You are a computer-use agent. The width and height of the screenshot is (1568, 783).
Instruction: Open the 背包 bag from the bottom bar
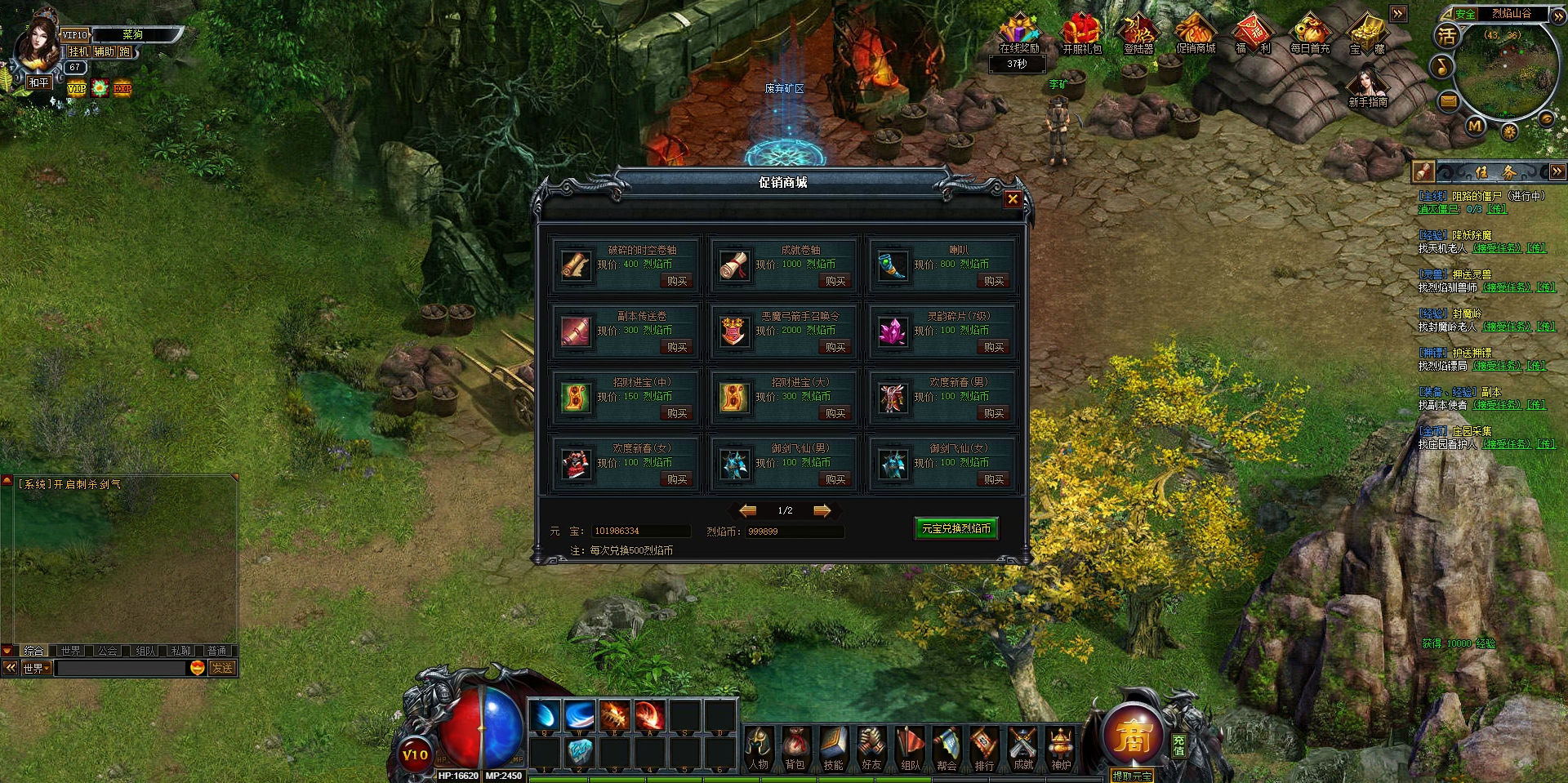[795, 749]
